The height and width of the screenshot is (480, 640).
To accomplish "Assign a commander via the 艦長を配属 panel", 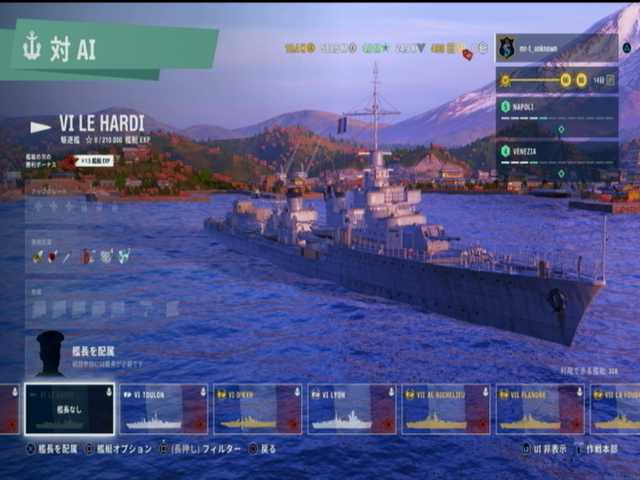I will click(x=90, y=353).
